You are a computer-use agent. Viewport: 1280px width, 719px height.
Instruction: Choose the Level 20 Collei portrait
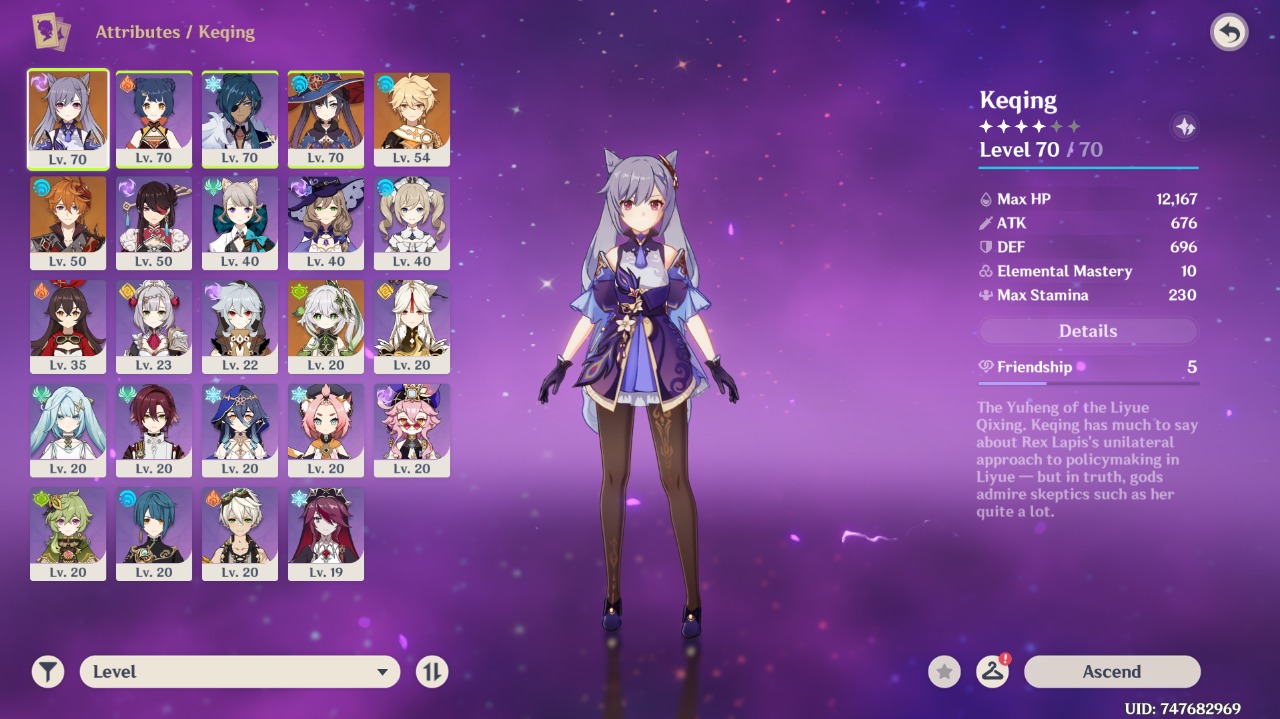[68, 534]
